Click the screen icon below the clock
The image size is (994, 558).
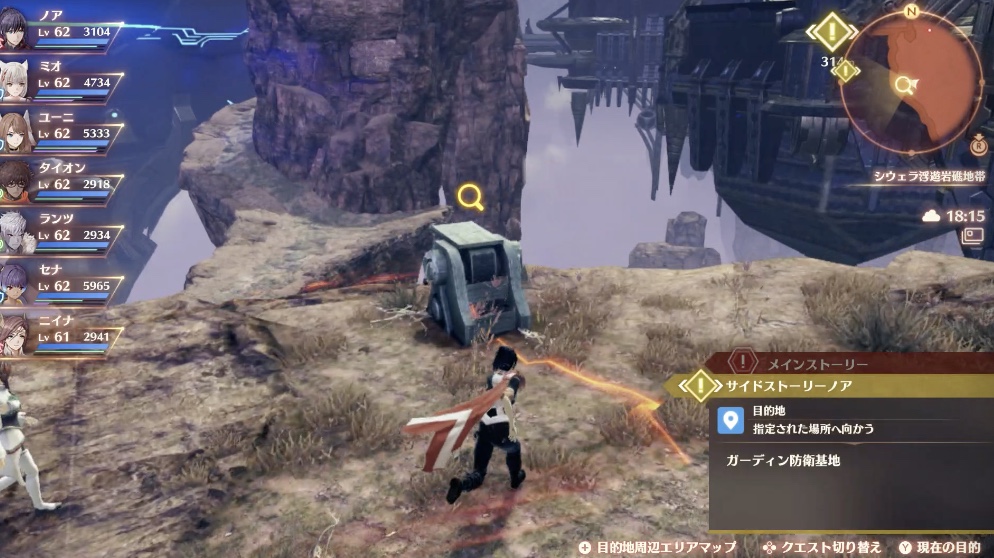tap(972, 236)
